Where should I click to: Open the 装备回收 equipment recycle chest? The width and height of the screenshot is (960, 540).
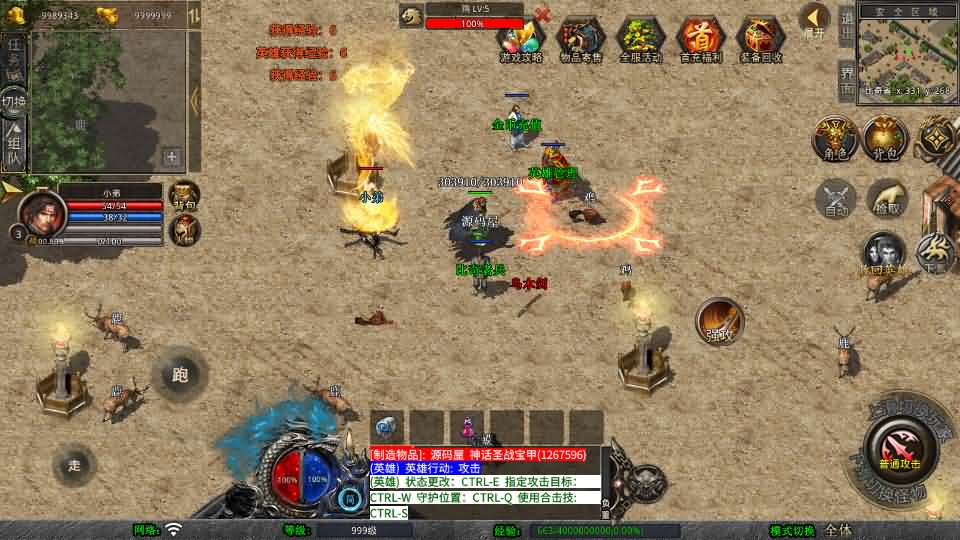point(760,40)
